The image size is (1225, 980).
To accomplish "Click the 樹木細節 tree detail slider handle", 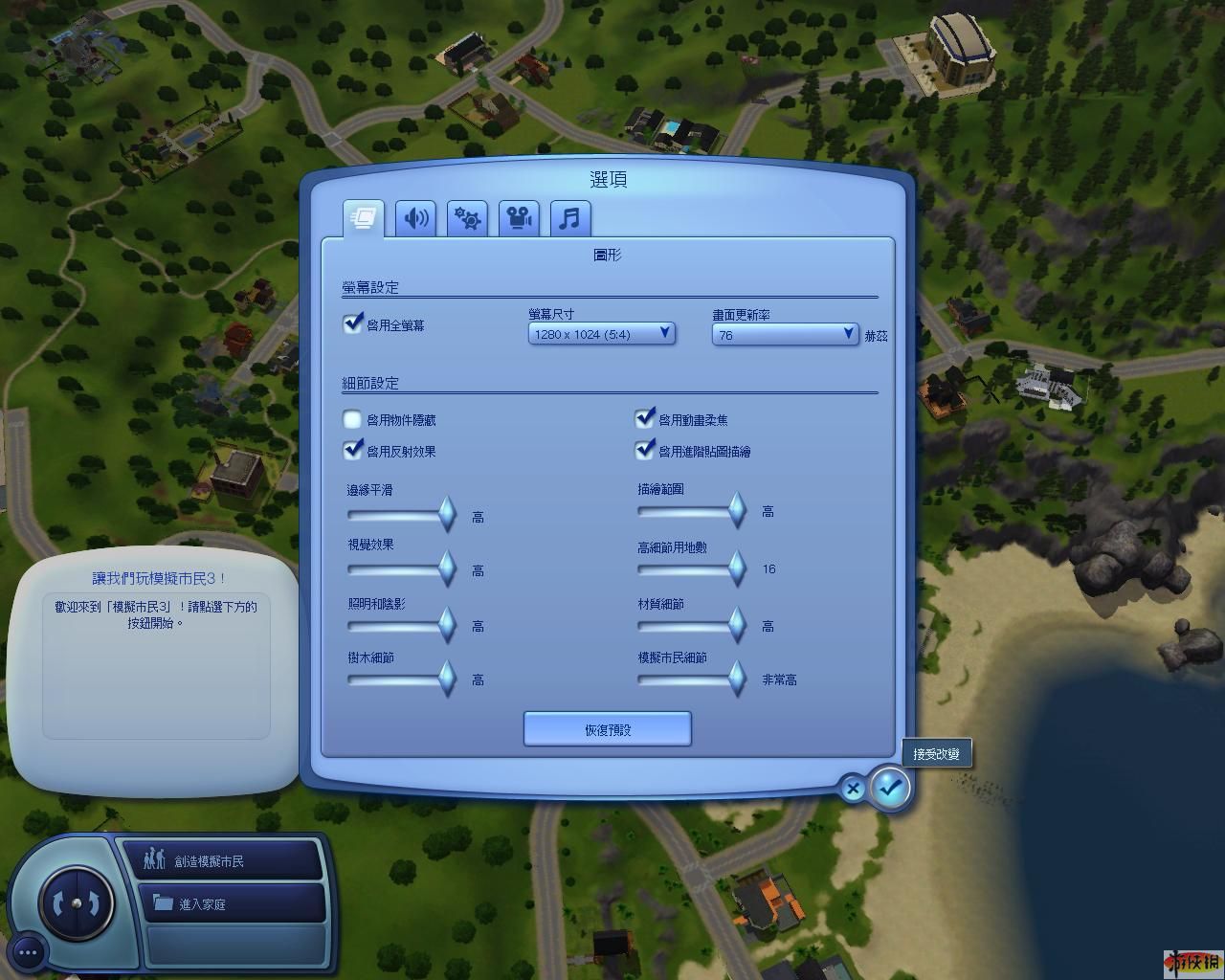I will [447, 679].
